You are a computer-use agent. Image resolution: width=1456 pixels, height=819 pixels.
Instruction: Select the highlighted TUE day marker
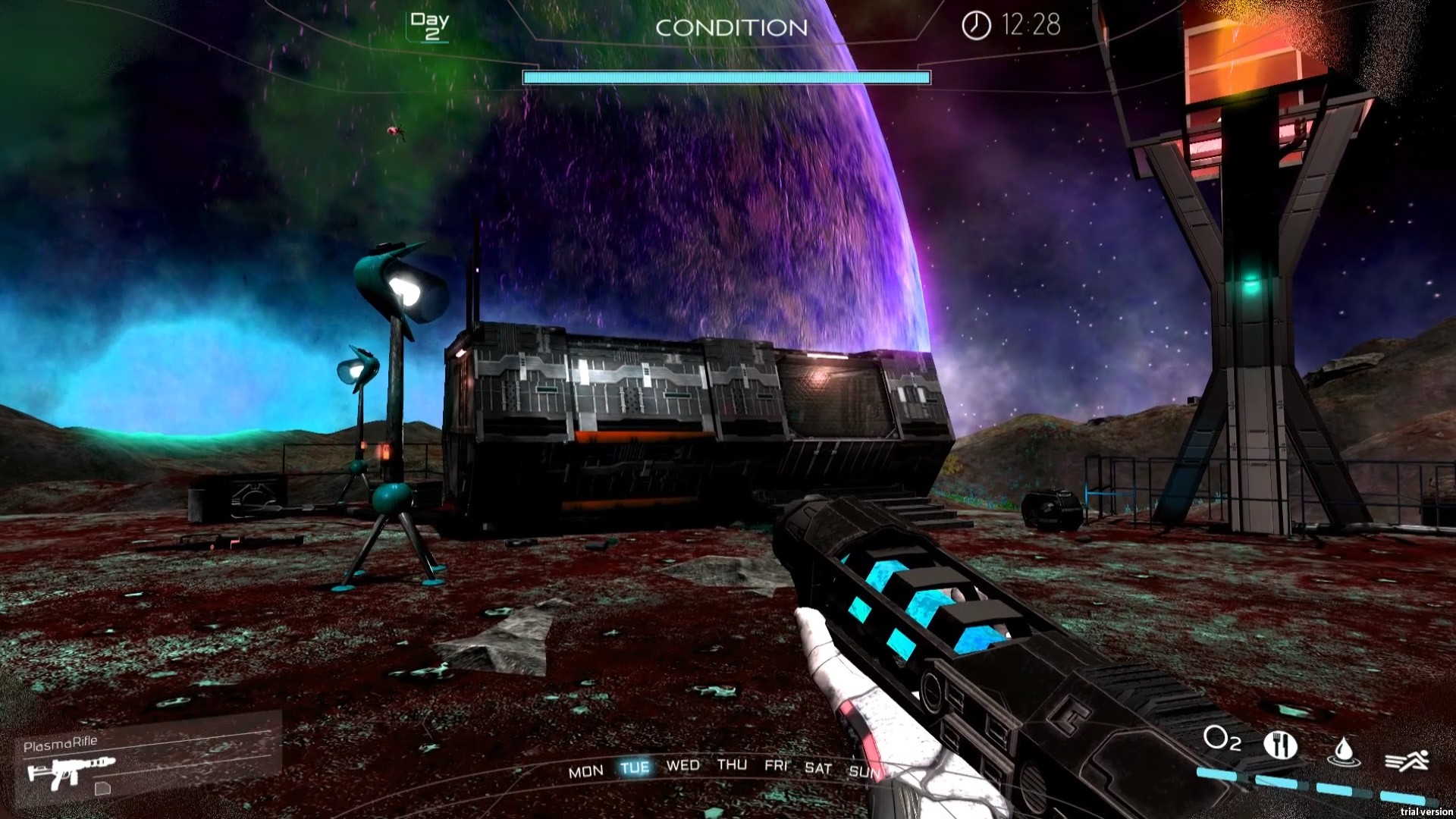click(635, 767)
